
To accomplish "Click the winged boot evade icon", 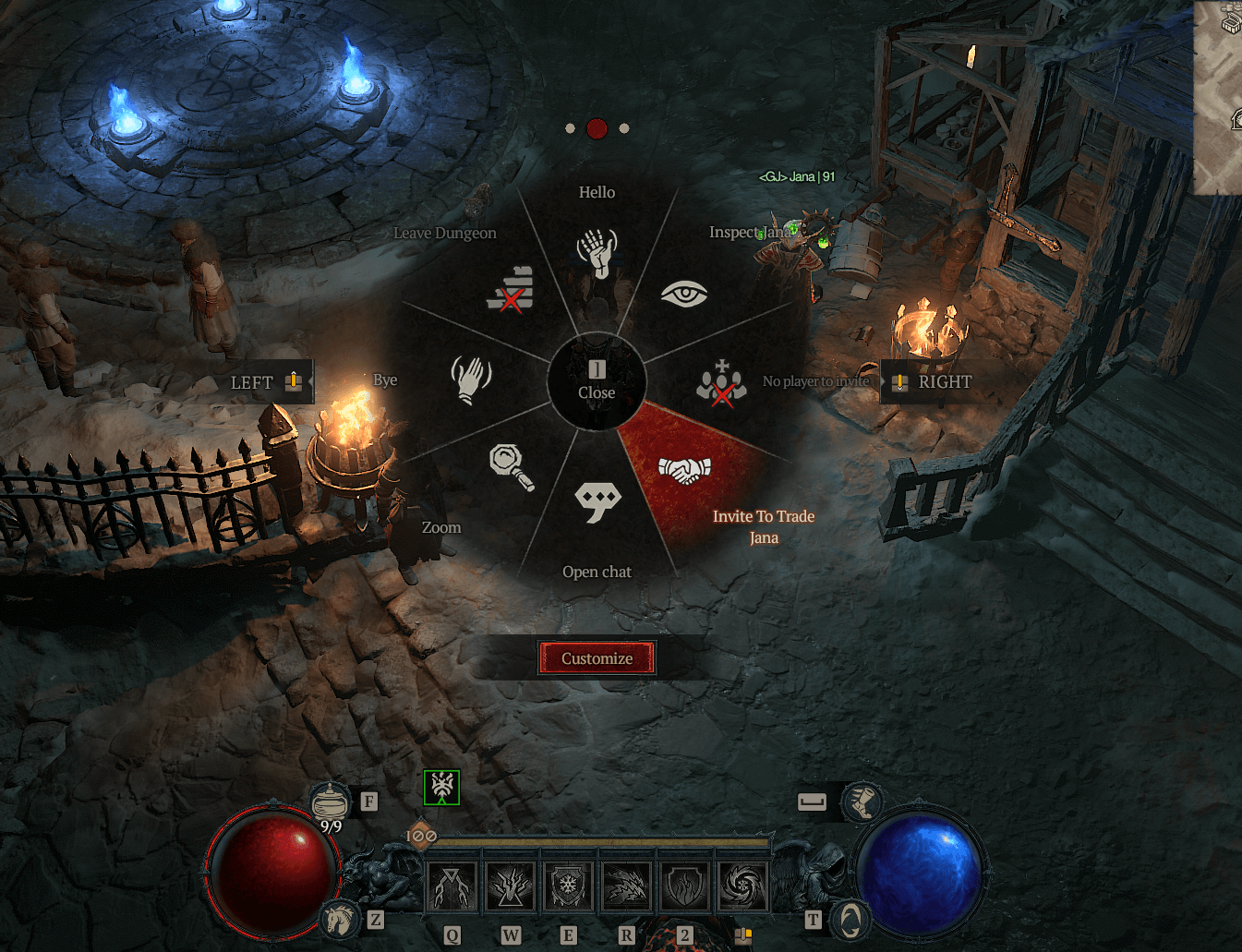I will tap(863, 801).
